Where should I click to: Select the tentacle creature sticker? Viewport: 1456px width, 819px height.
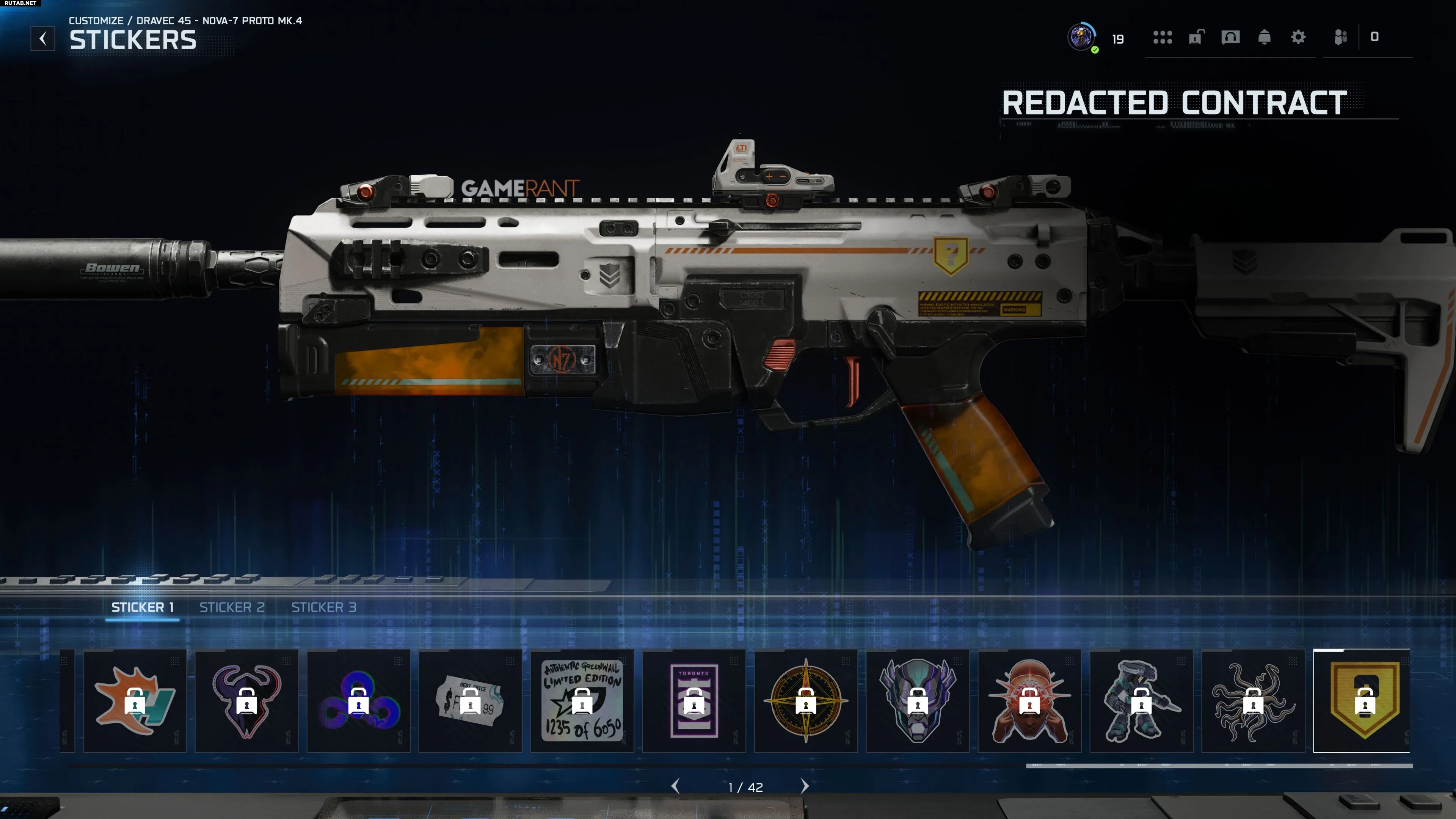coord(1252,701)
